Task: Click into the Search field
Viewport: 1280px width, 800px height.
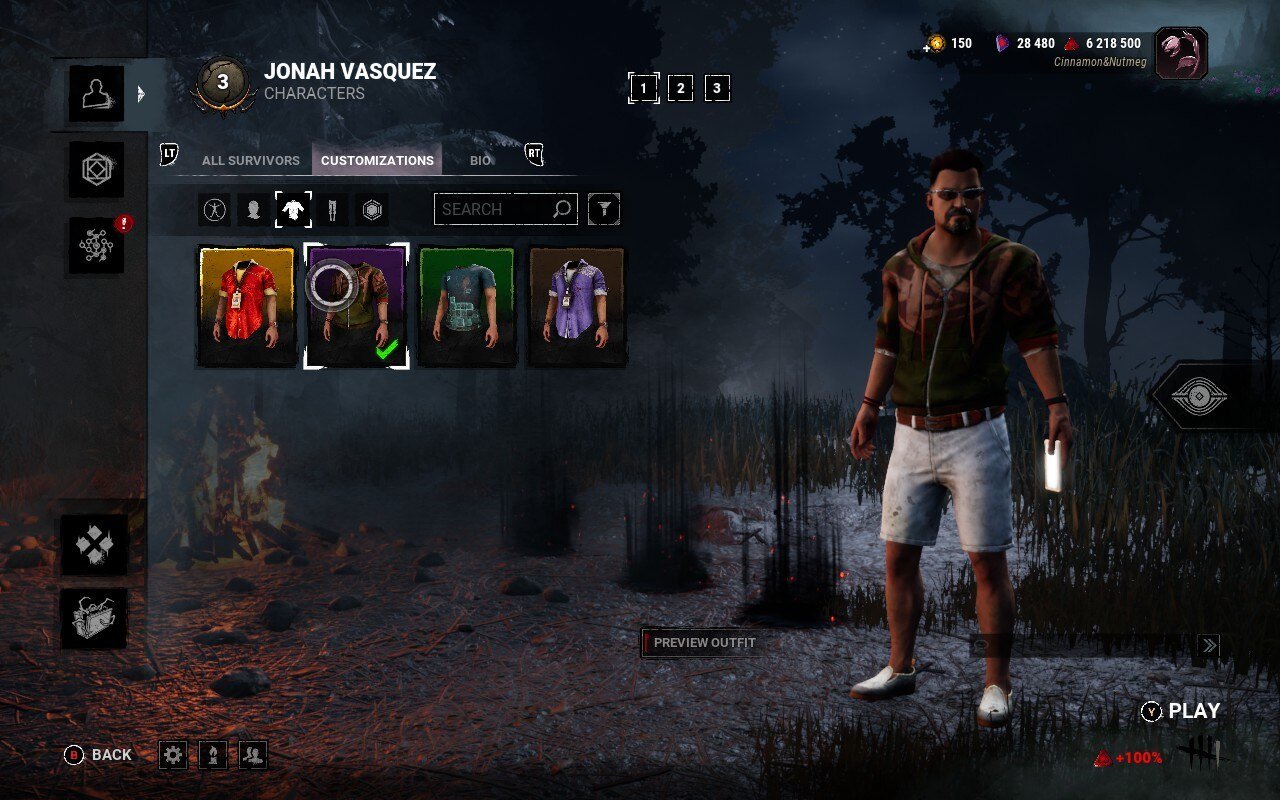Action: (x=495, y=209)
